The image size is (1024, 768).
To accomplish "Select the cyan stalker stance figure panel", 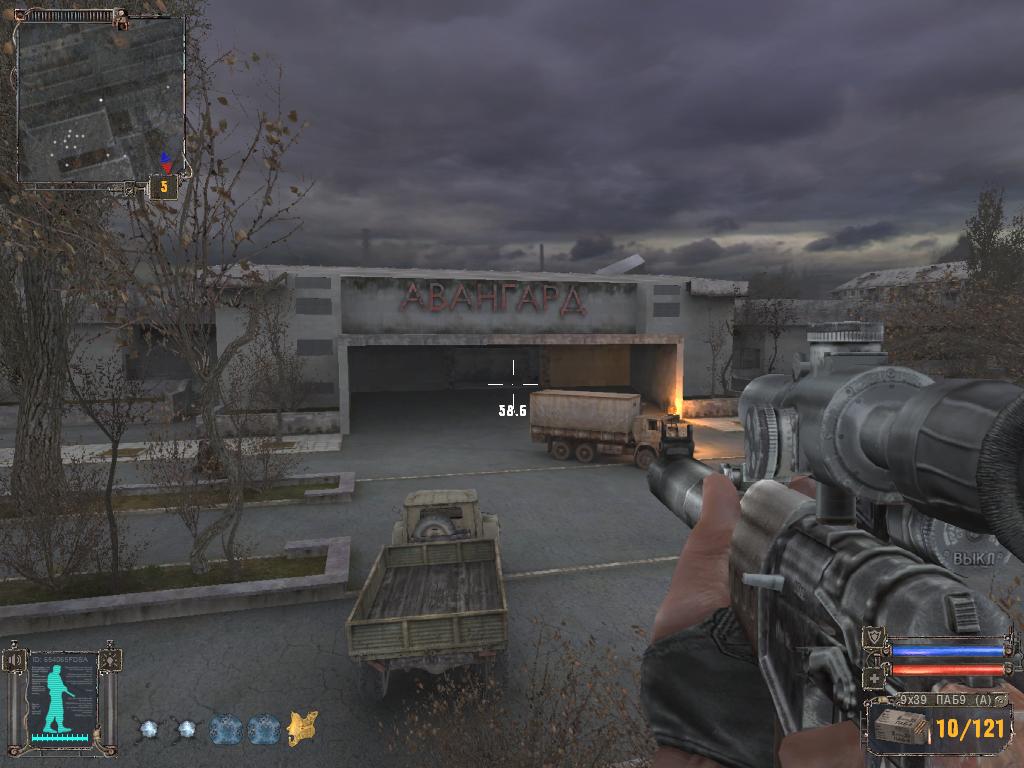I will (x=62, y=697).
